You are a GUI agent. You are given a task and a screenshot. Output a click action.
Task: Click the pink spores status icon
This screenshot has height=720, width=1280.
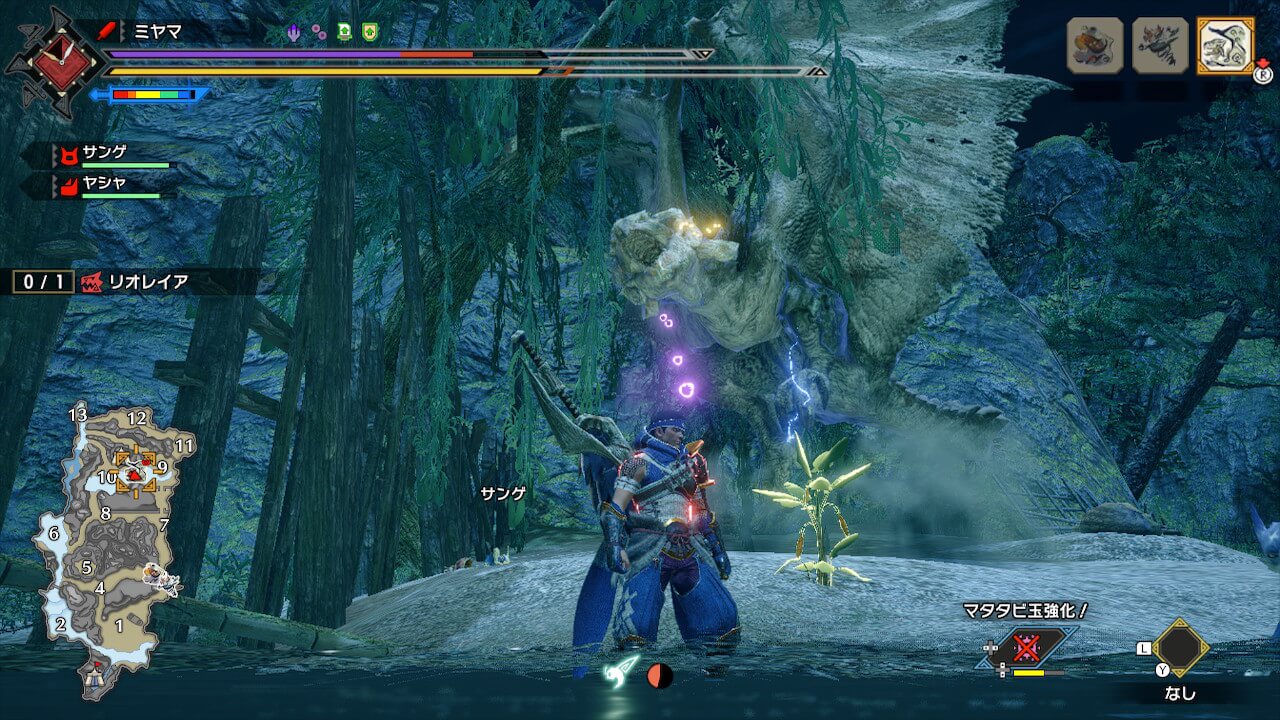point(318,32)
